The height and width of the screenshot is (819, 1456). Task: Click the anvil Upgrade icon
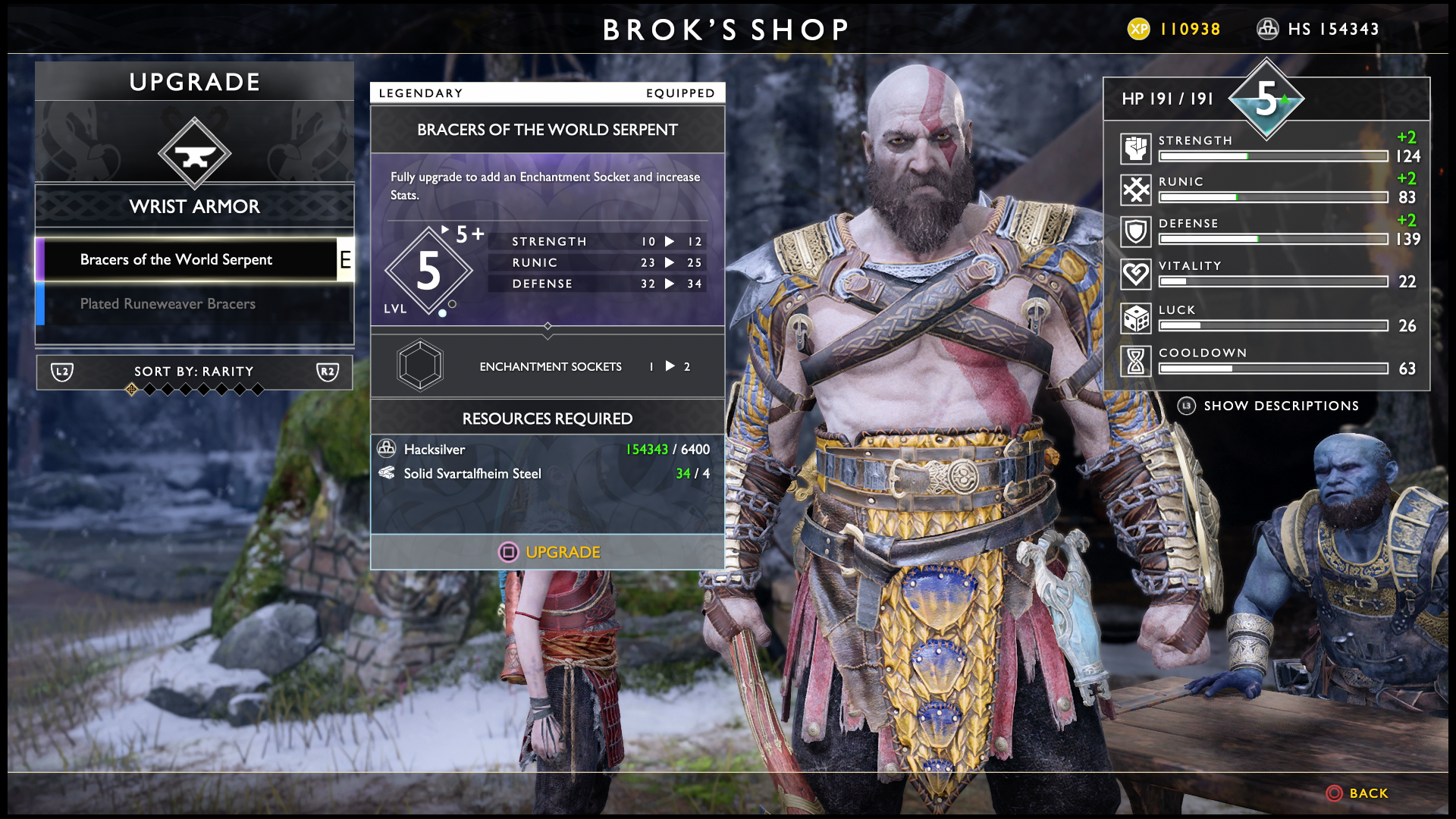point(195,154)
